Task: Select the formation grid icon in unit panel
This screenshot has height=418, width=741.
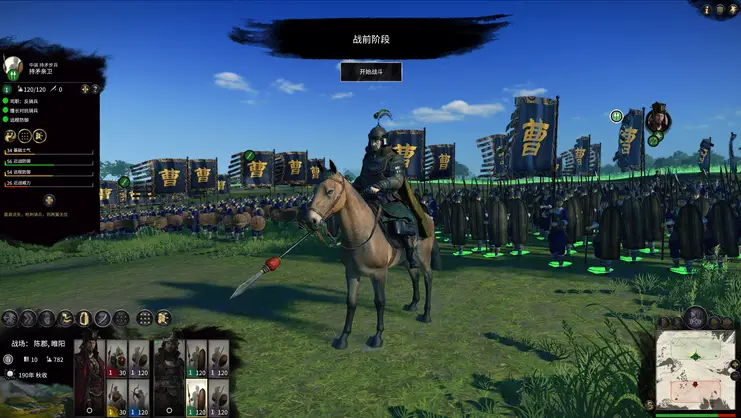Action: 24,136
